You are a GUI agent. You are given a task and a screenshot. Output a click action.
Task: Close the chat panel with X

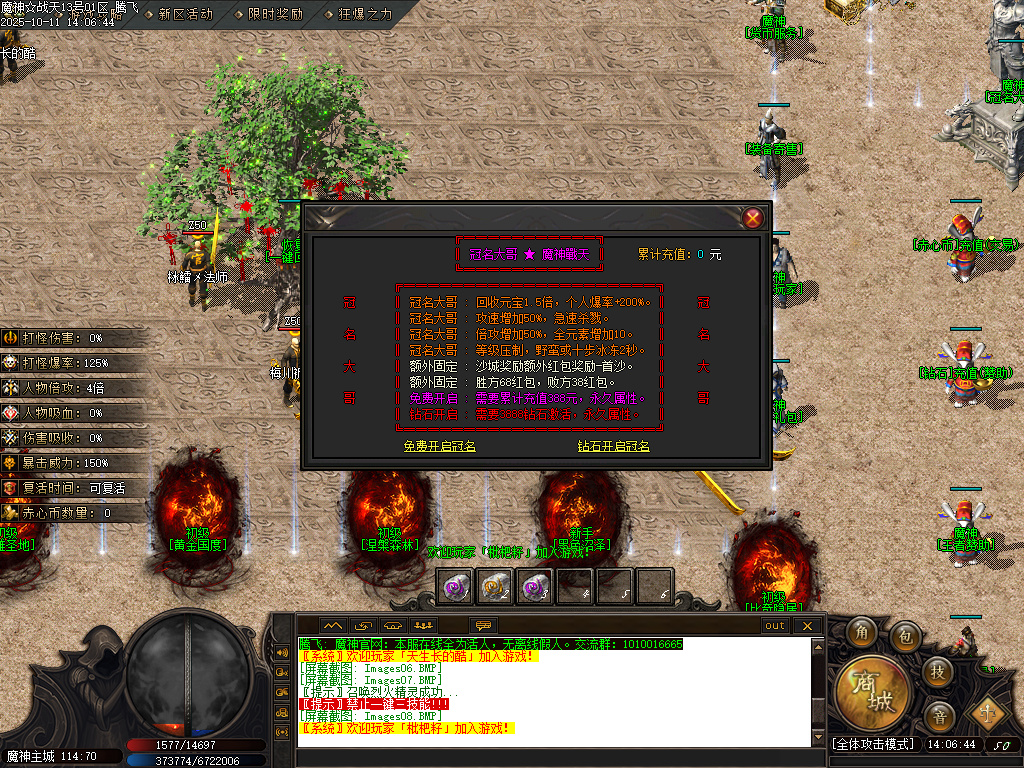pyautogui.click(x=807, y=626)
